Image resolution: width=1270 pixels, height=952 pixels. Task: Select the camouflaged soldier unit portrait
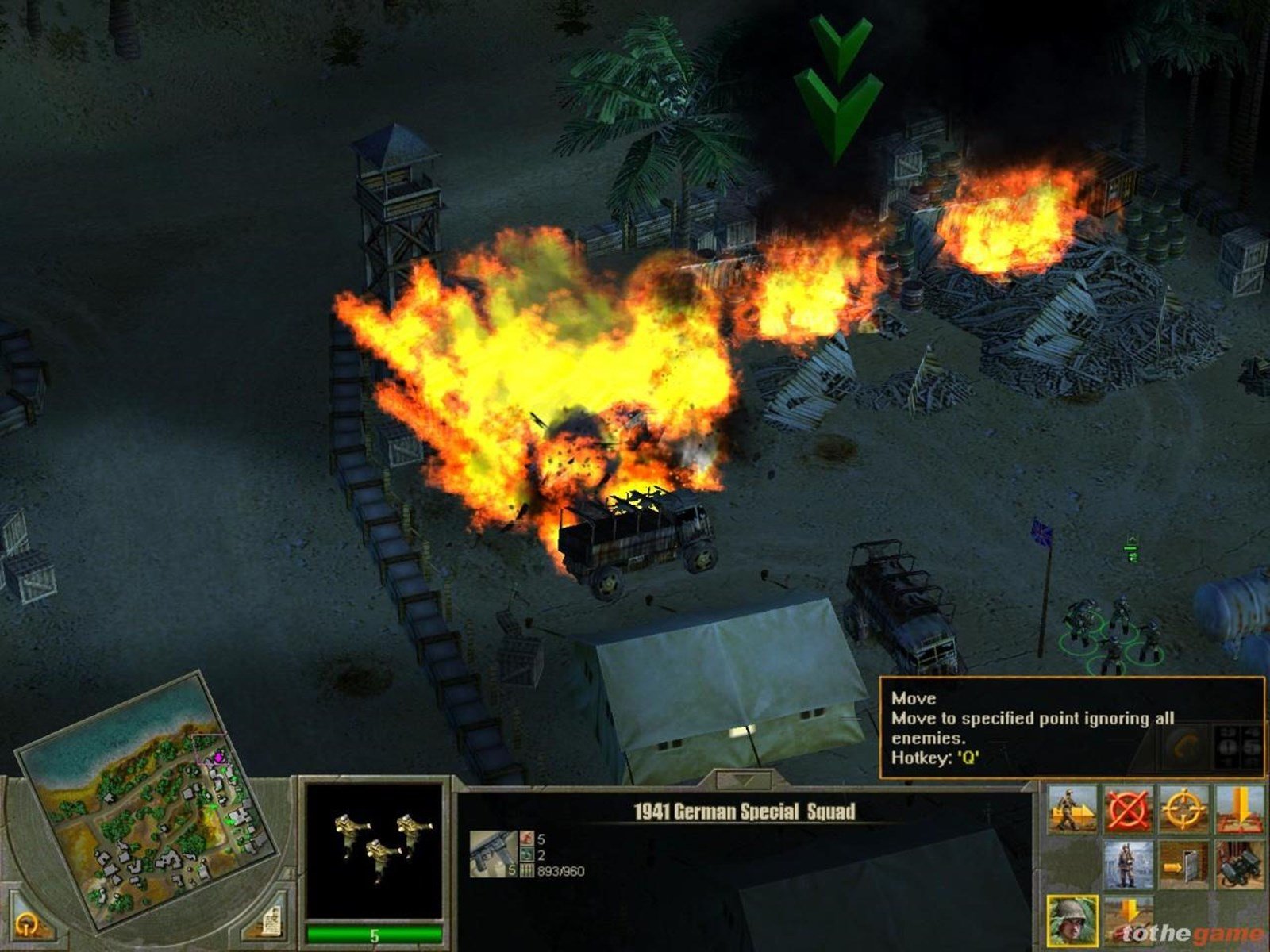coord(1072,921)
